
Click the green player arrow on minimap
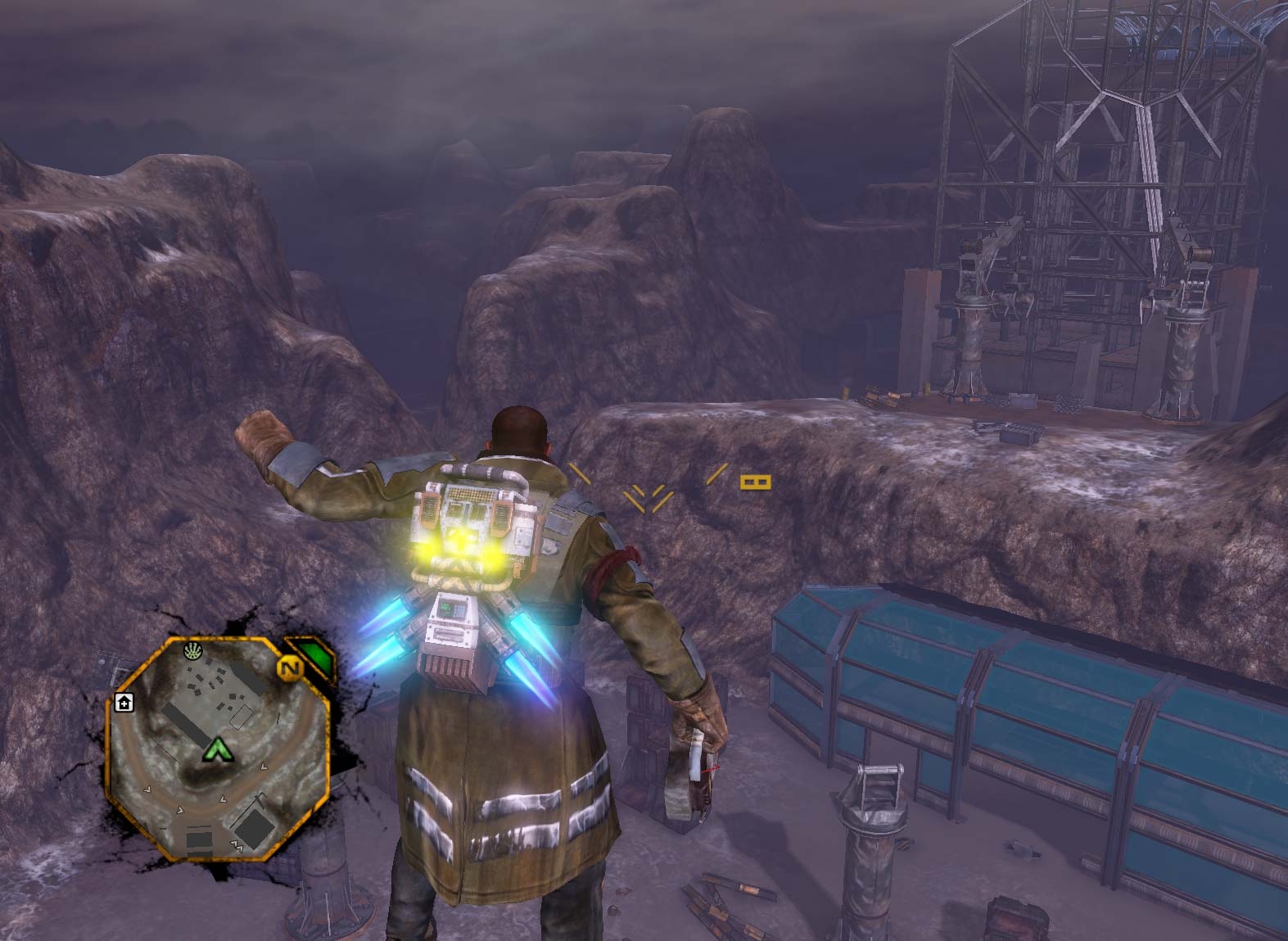click(x=216, y=748)
